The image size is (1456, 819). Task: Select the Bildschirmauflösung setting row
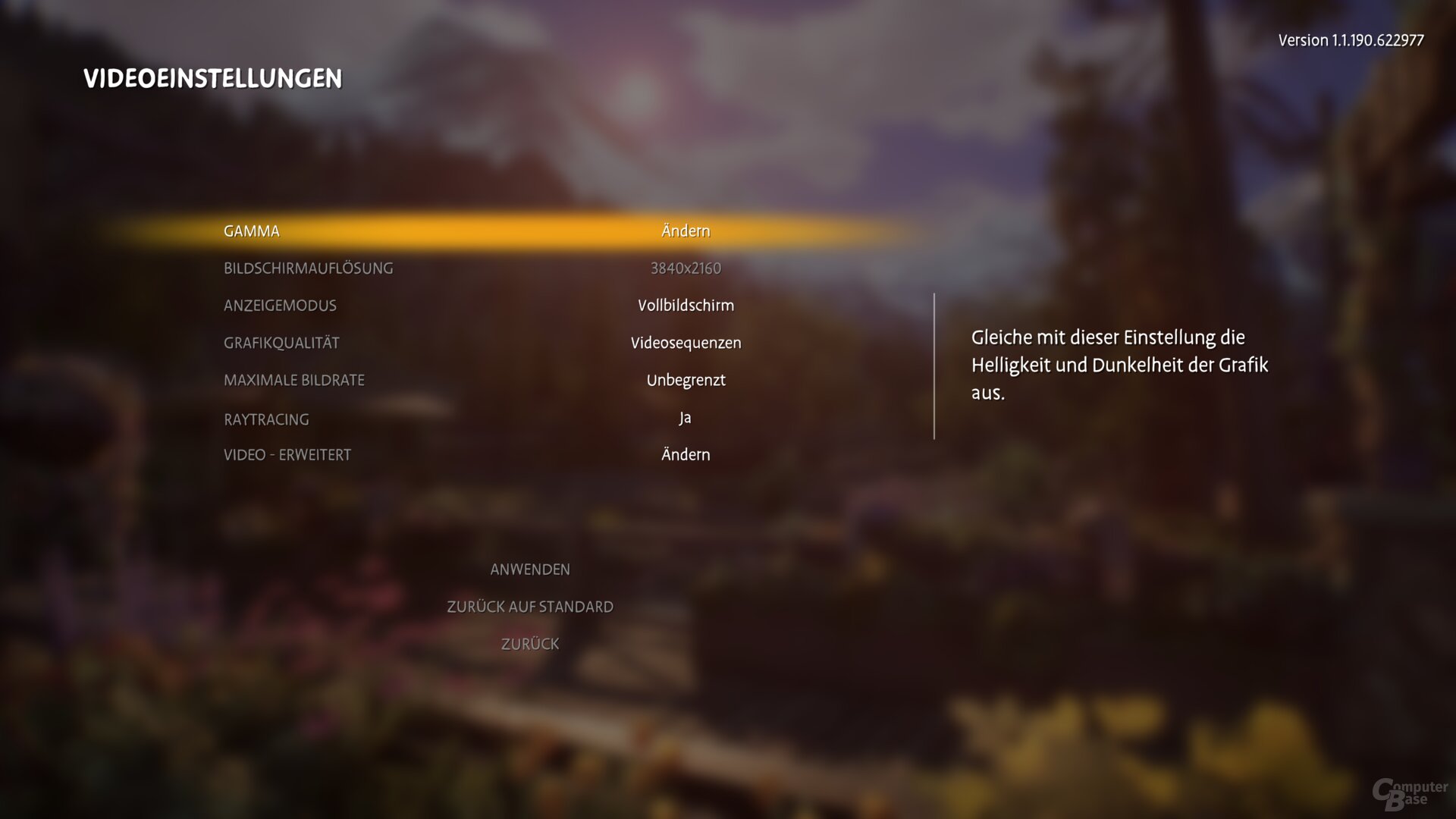click(x=309, y=268)
